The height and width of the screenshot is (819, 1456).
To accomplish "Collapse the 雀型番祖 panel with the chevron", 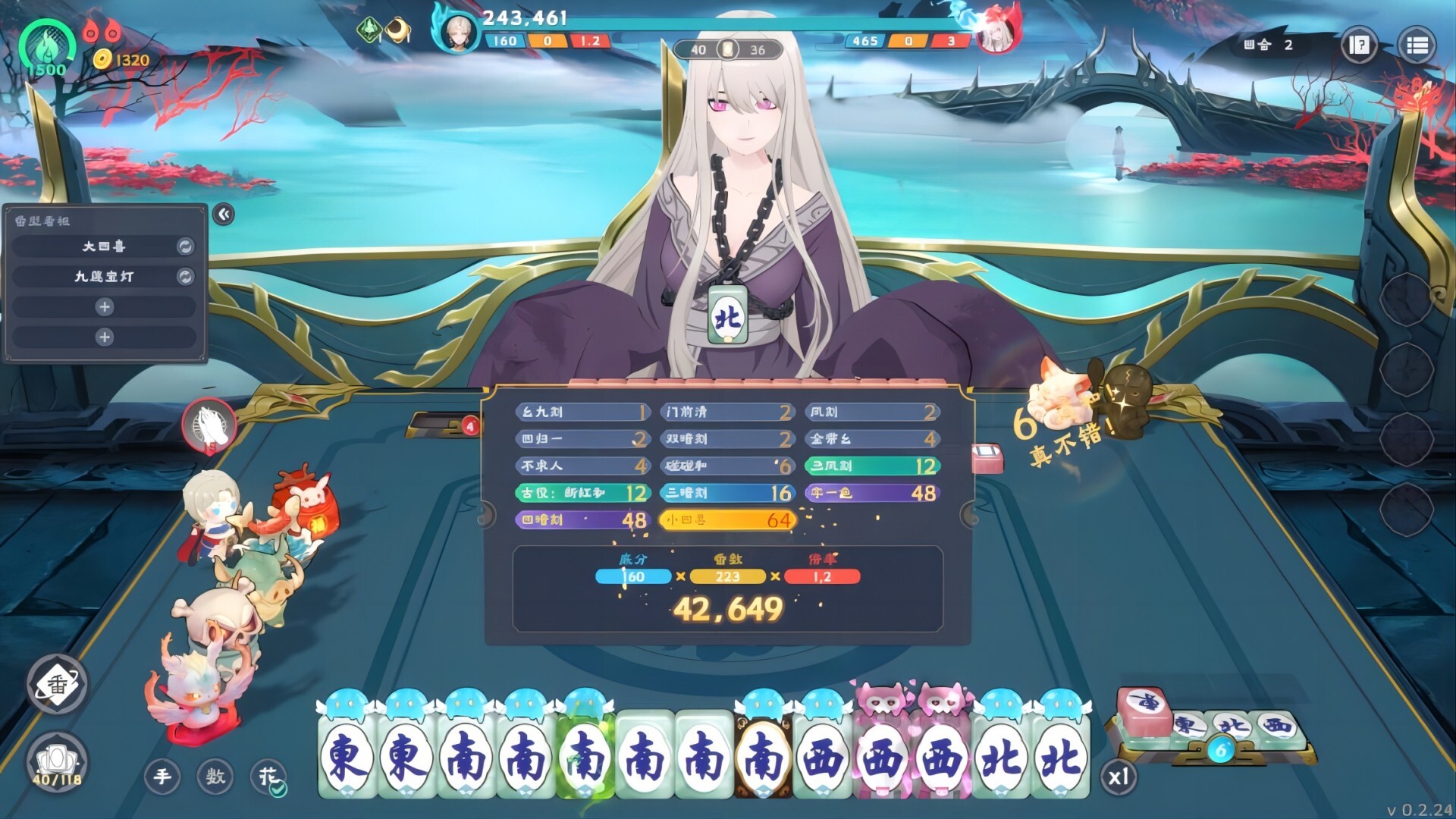I will tap(223, 215).
